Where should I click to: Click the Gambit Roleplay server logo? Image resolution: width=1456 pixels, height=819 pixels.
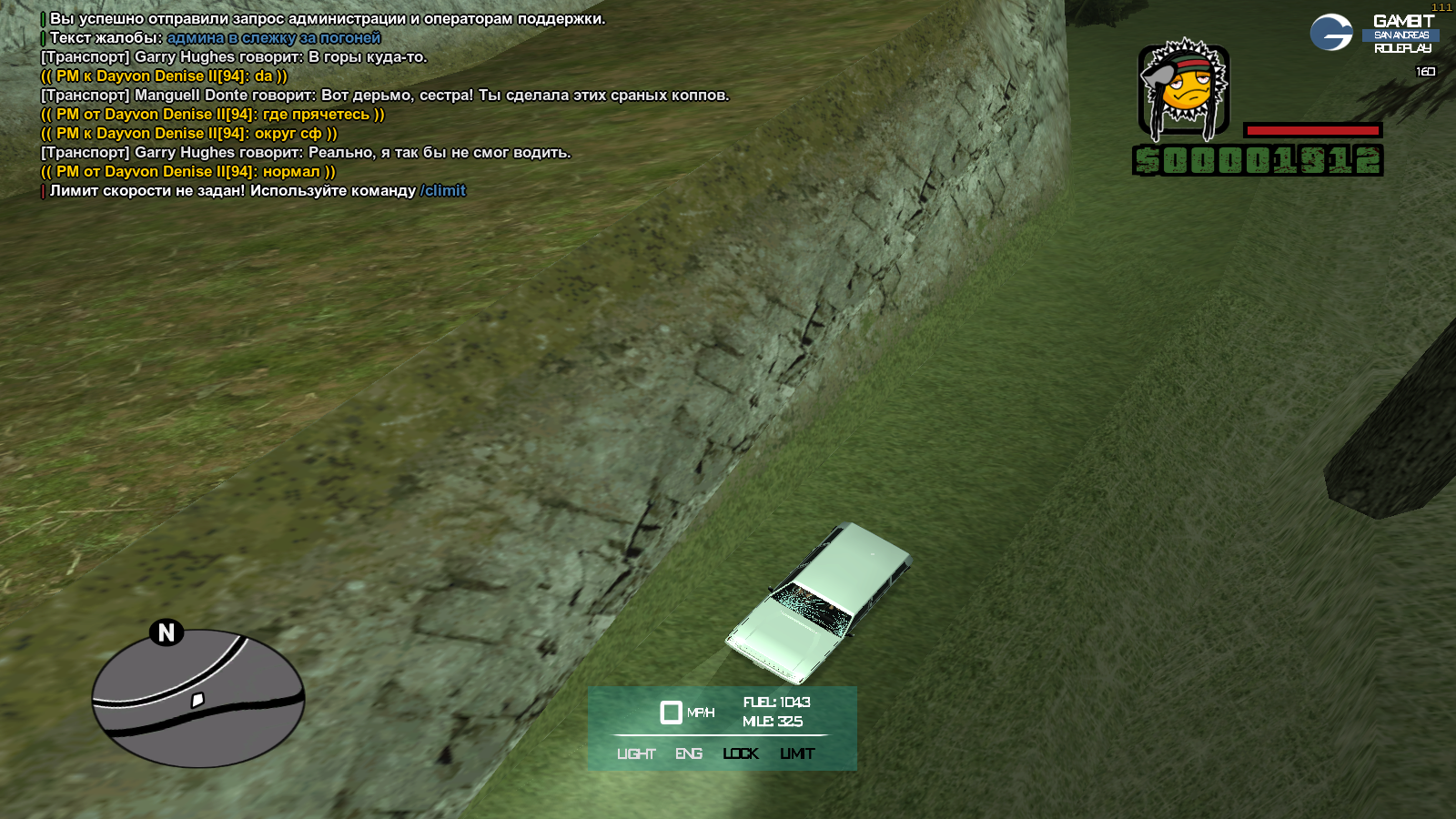[x=1374, y=34]
